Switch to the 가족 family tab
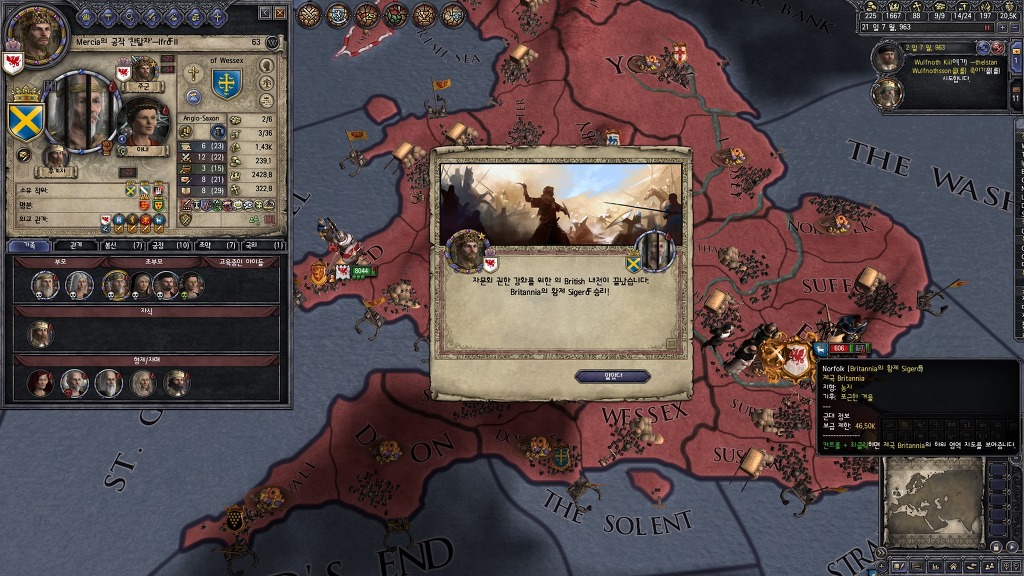 point(30,245)
